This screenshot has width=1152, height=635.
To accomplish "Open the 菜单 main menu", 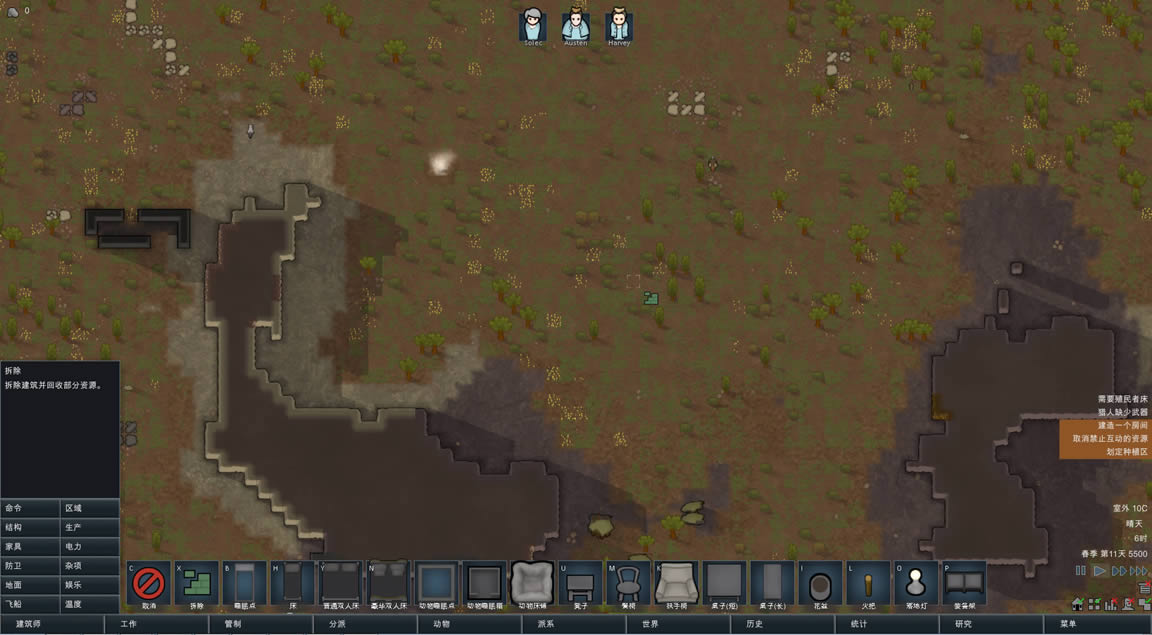I will coord(1096,625).
